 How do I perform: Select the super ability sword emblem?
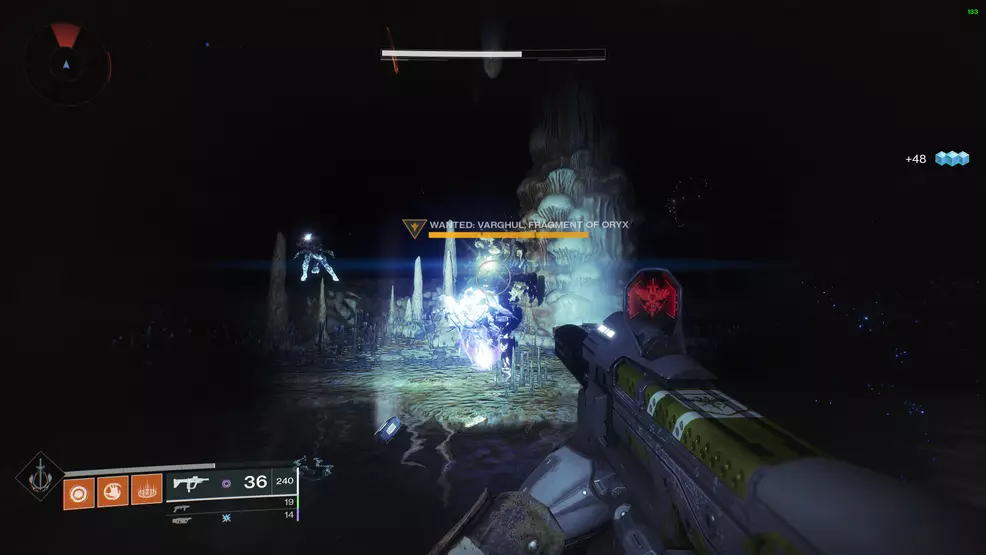click(x=40, y=478)
